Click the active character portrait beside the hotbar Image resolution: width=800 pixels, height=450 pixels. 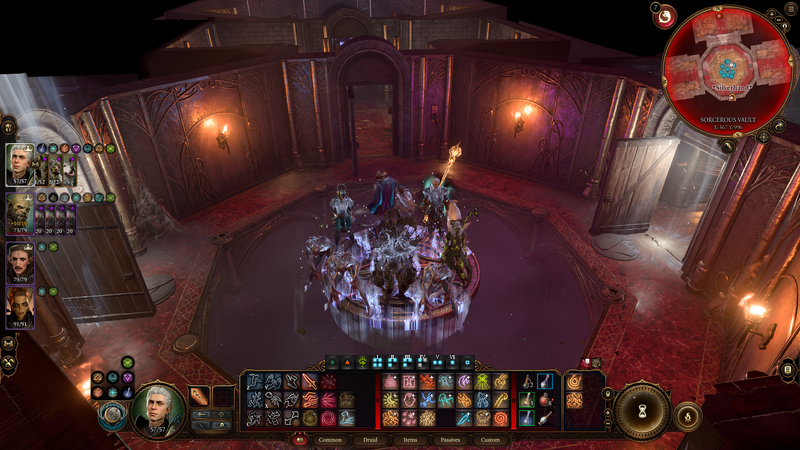(x=157, y=407)
